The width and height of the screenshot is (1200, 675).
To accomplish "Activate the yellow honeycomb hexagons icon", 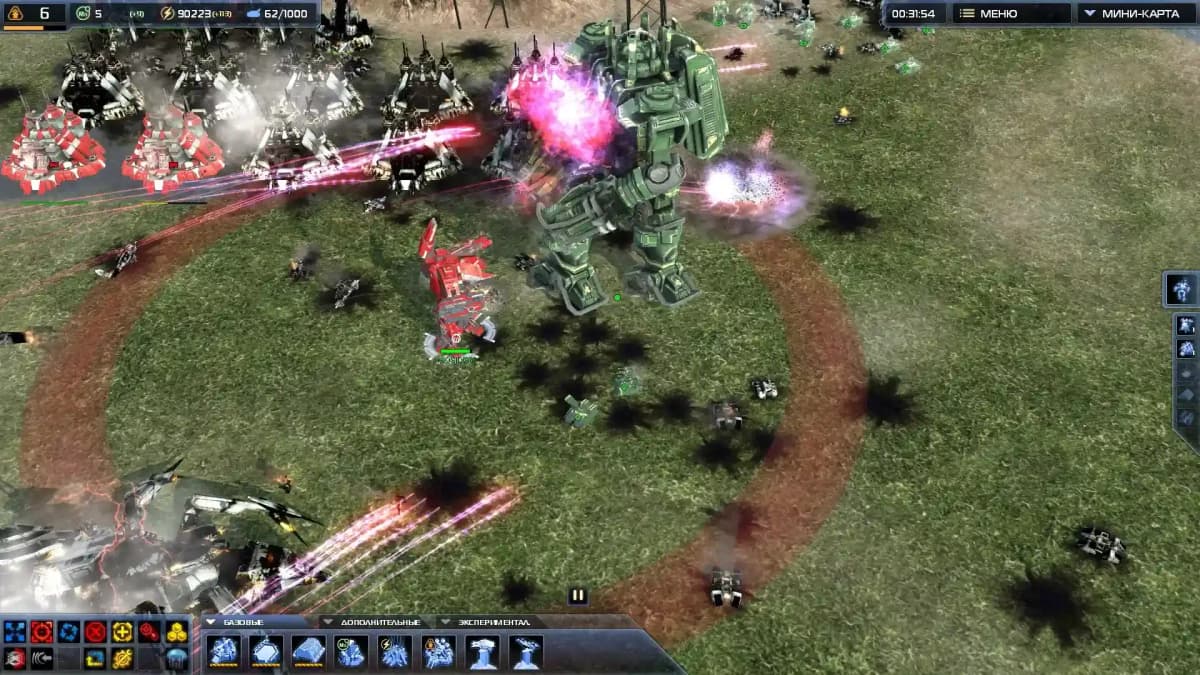I will 177,631.
